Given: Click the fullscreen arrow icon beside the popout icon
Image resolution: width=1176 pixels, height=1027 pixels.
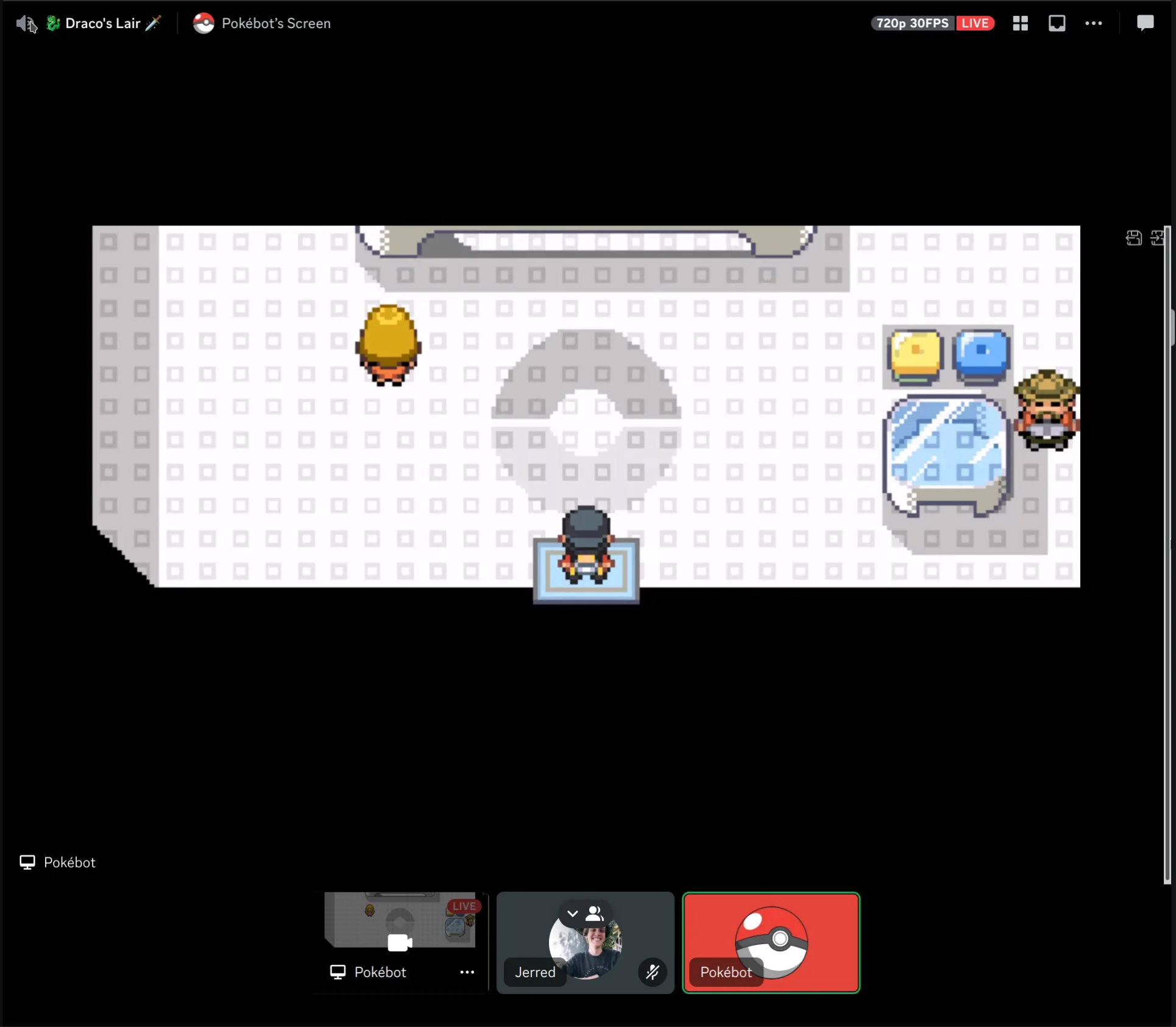Looking at the screenshot, I should (x=1158, y=238).
